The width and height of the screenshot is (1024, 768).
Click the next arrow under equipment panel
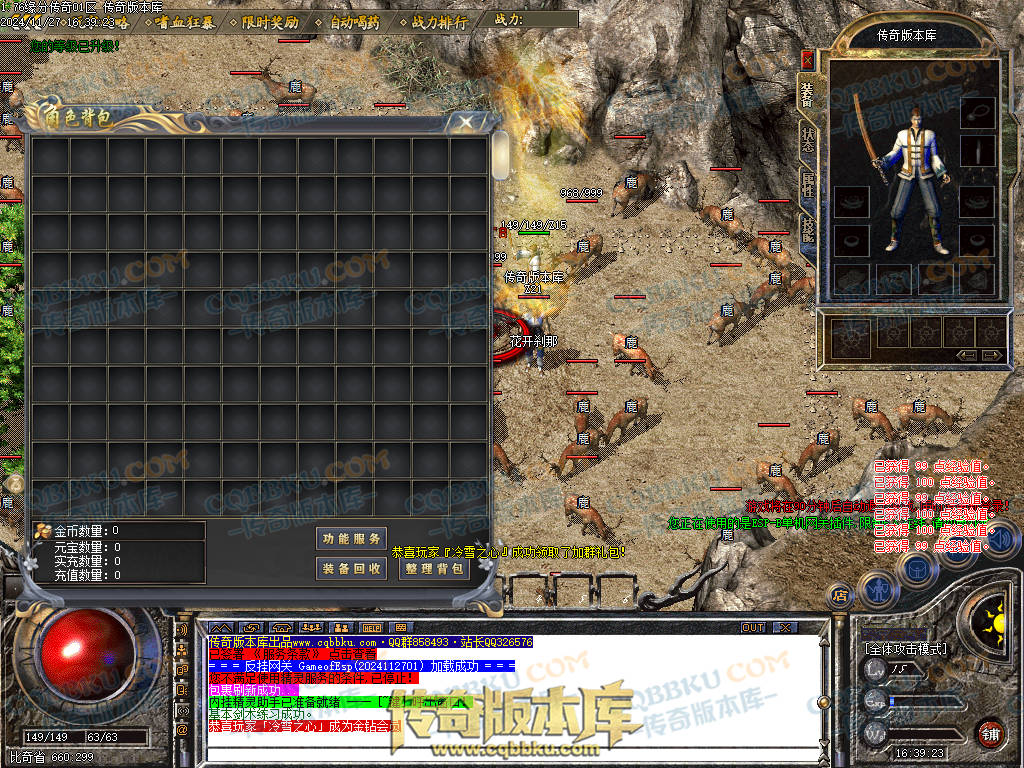click(992, 355)
